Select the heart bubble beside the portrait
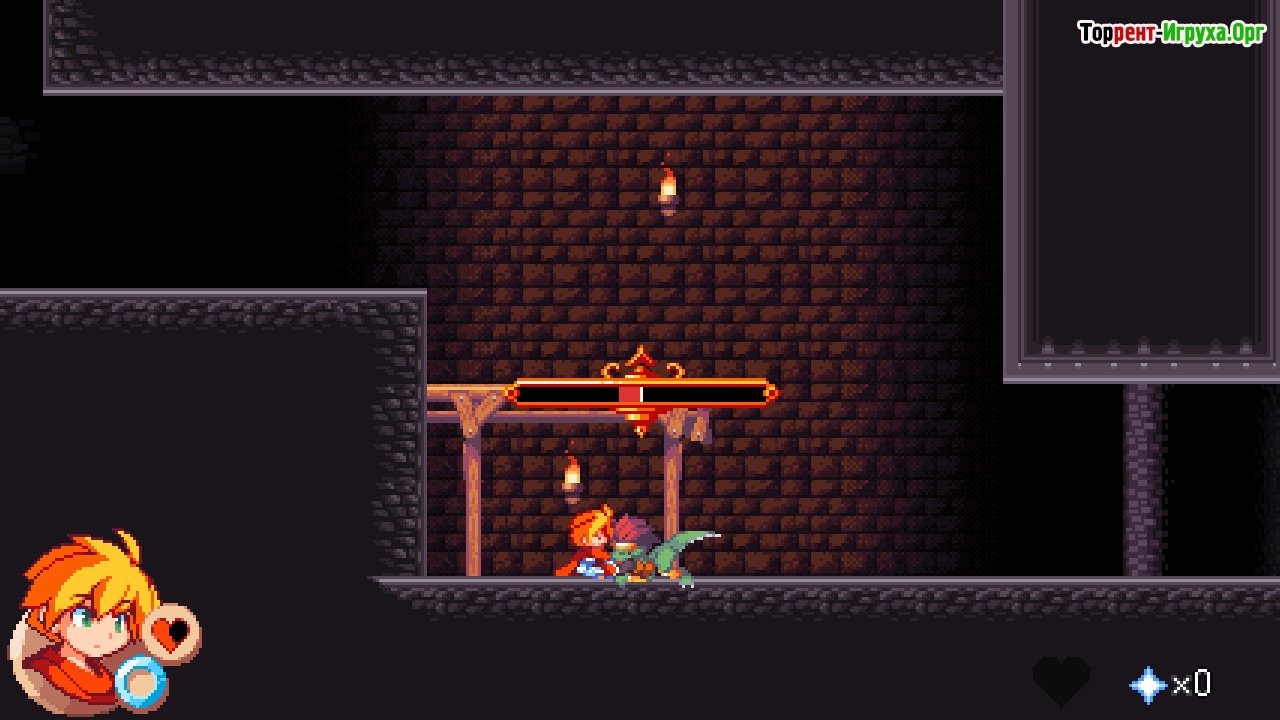 coord(172,634)
